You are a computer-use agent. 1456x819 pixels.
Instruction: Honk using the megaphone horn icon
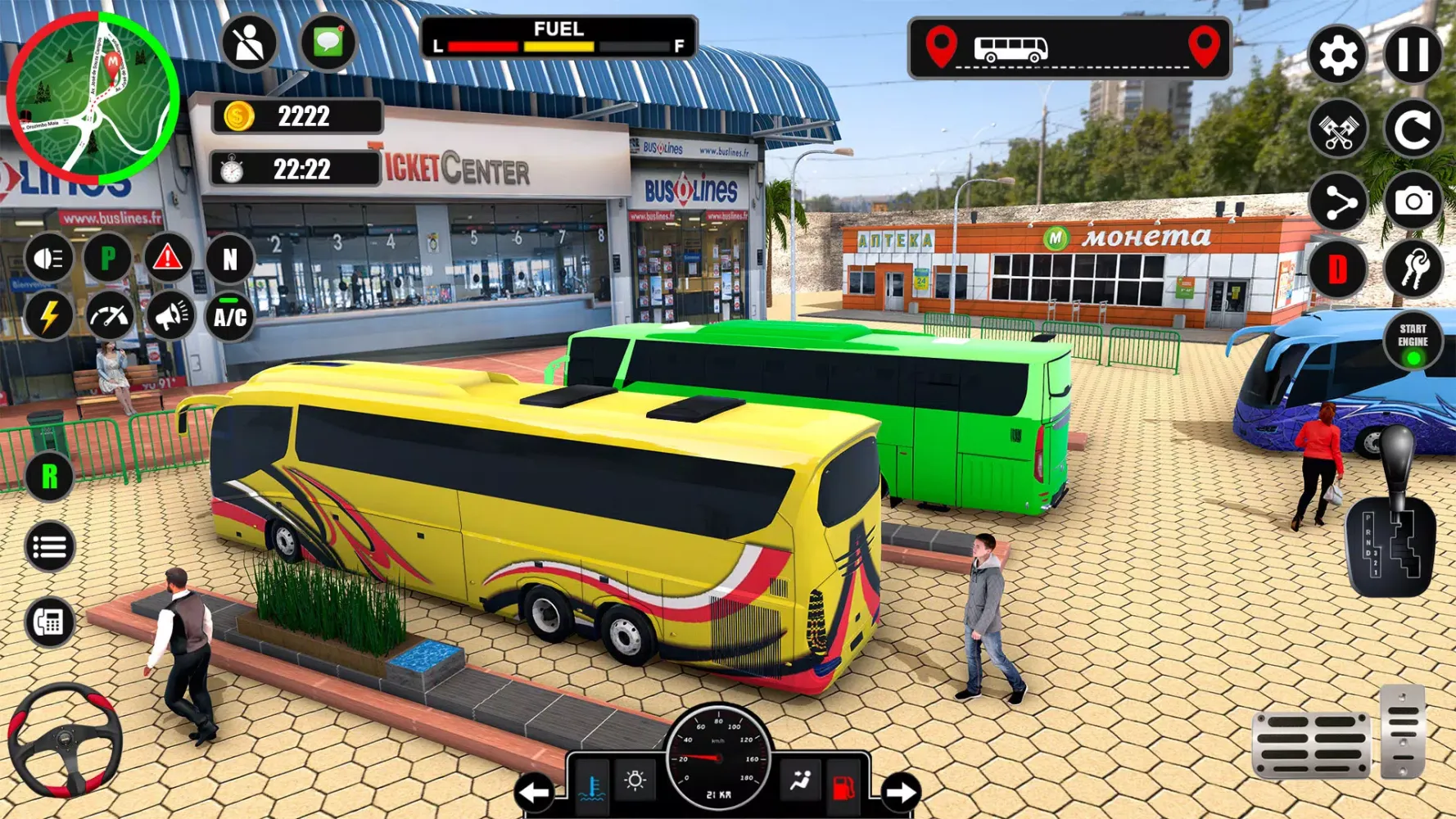click(168, 316)
